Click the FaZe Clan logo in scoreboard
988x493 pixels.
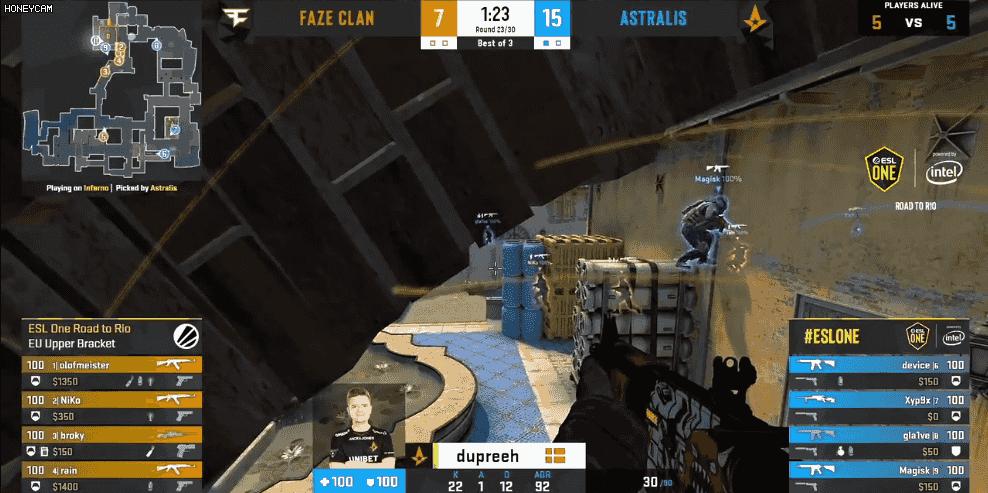tap(235, 18)
